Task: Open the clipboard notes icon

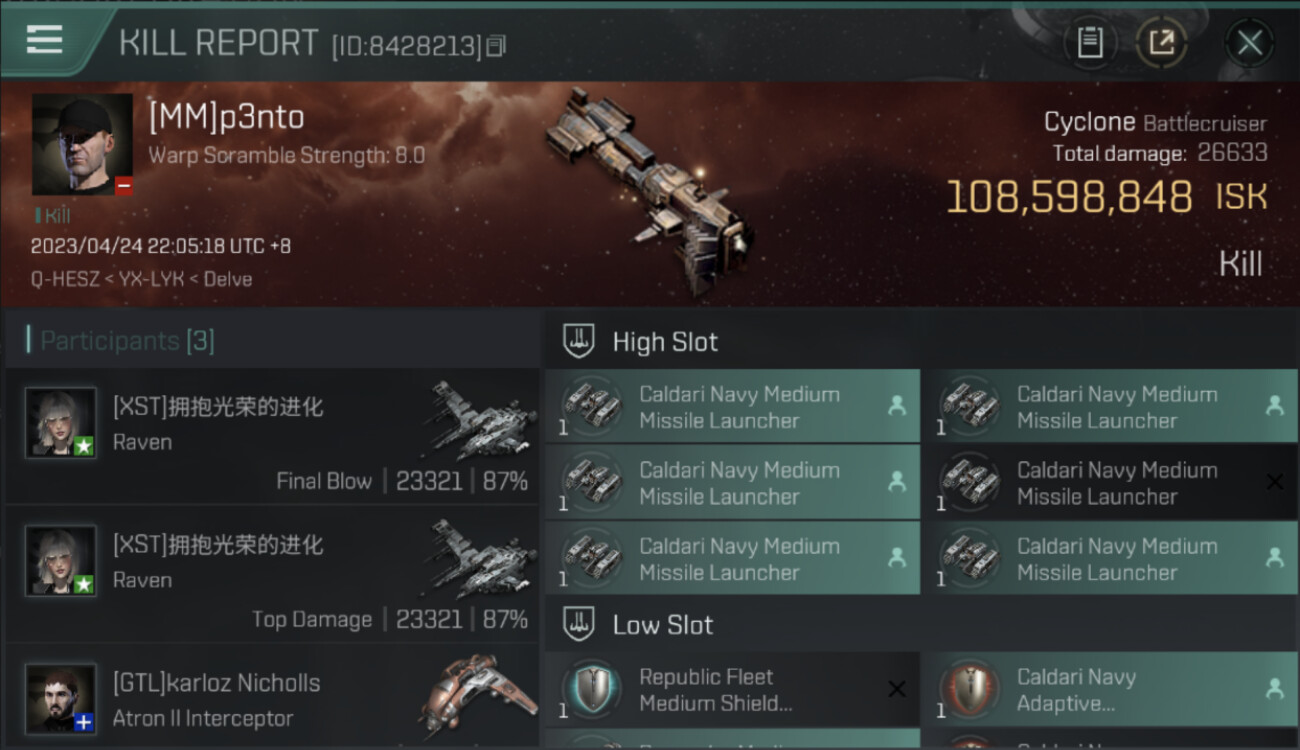Action: [1090, 43]
